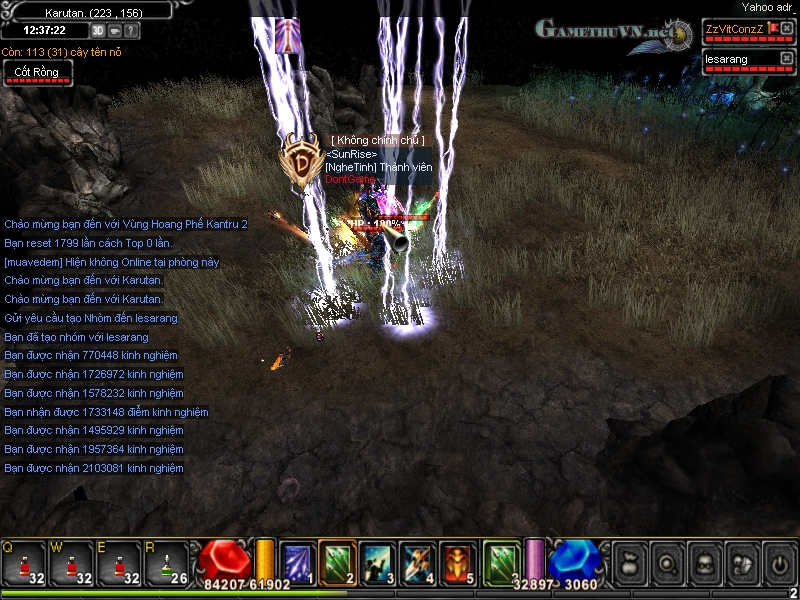Image resolution: width=800 pixels, height=600 pixels.
Task: Click the power system menu button
Action: (779, 563)
